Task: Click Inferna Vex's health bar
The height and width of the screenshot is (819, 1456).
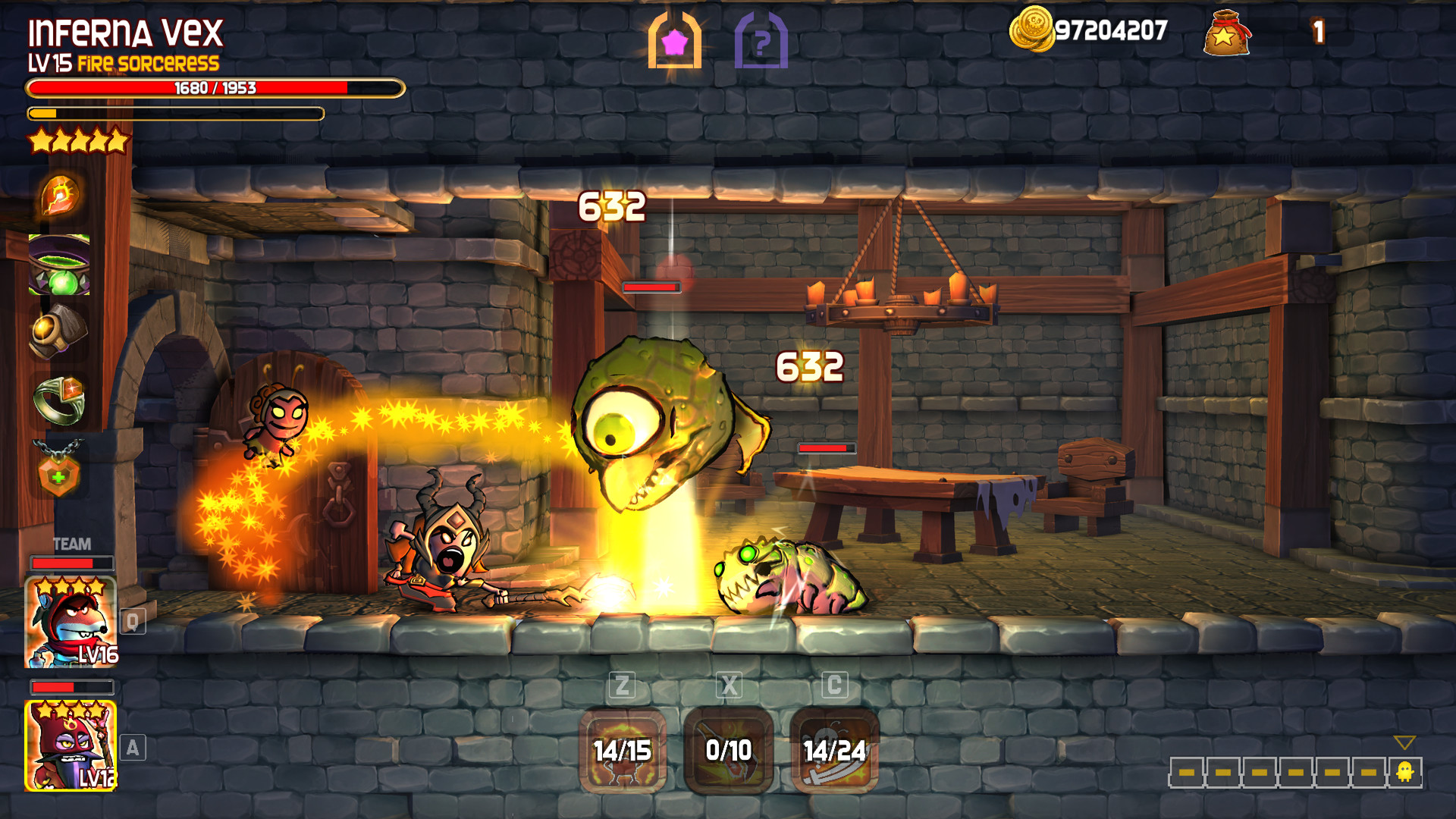Action: 214,89
